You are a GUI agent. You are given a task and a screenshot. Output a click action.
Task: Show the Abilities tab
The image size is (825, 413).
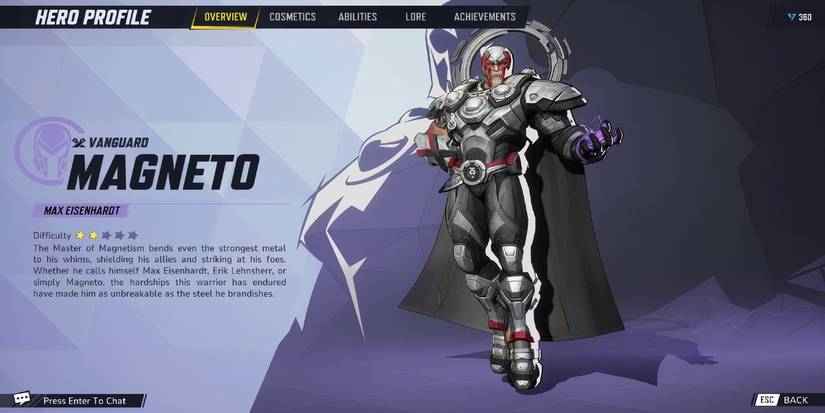[359, 17]
